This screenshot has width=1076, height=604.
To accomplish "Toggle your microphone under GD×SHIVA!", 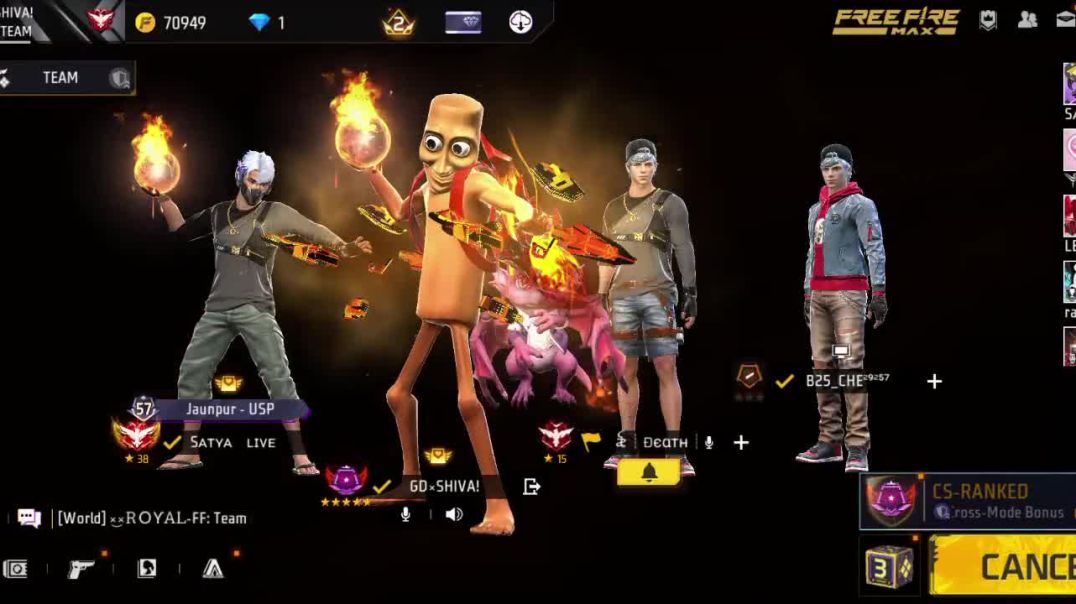I will click(x=406, y=514).
